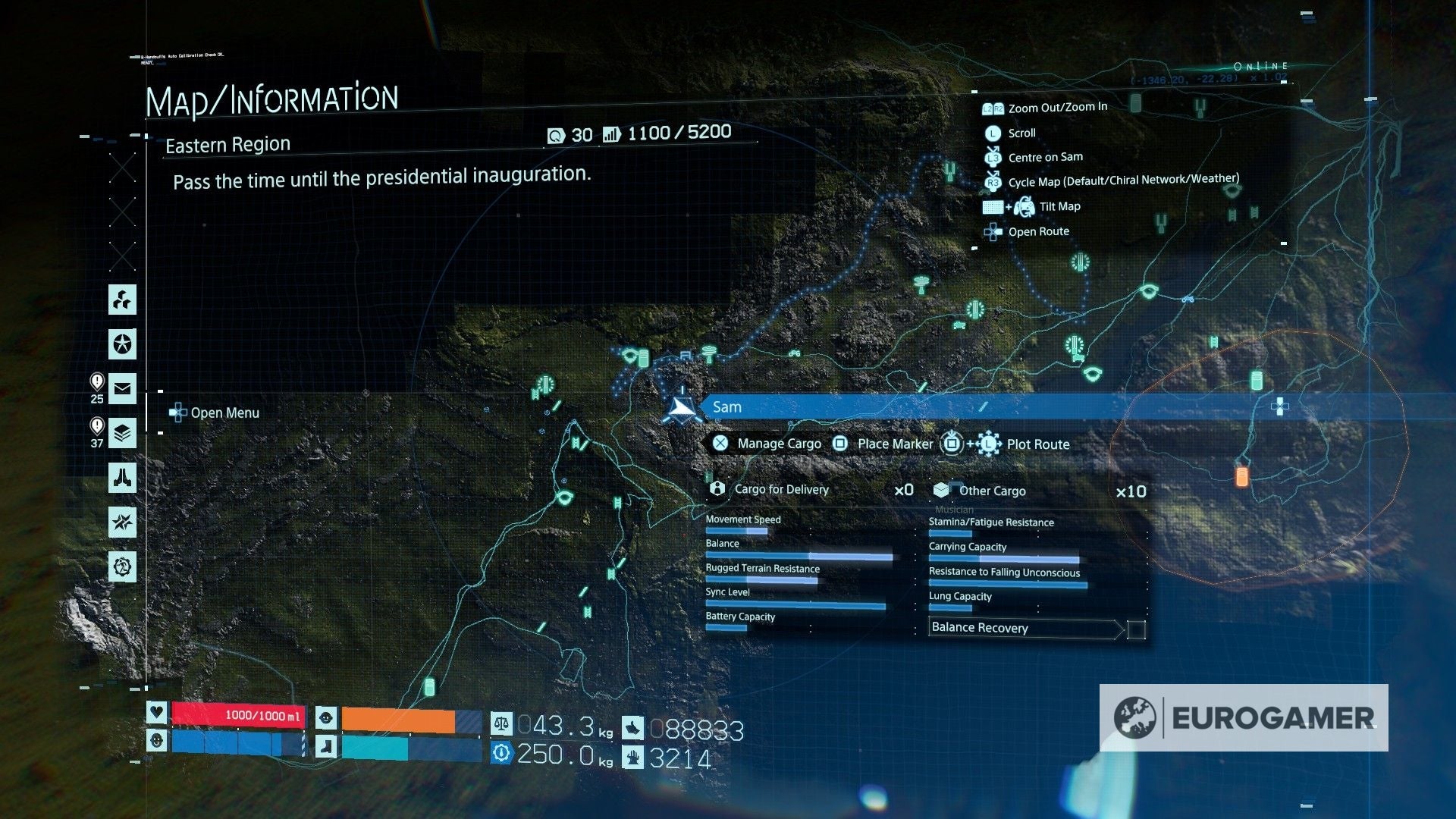Open the runner gear icon in sidebar

pyautogui.click(x=122, y=565)
